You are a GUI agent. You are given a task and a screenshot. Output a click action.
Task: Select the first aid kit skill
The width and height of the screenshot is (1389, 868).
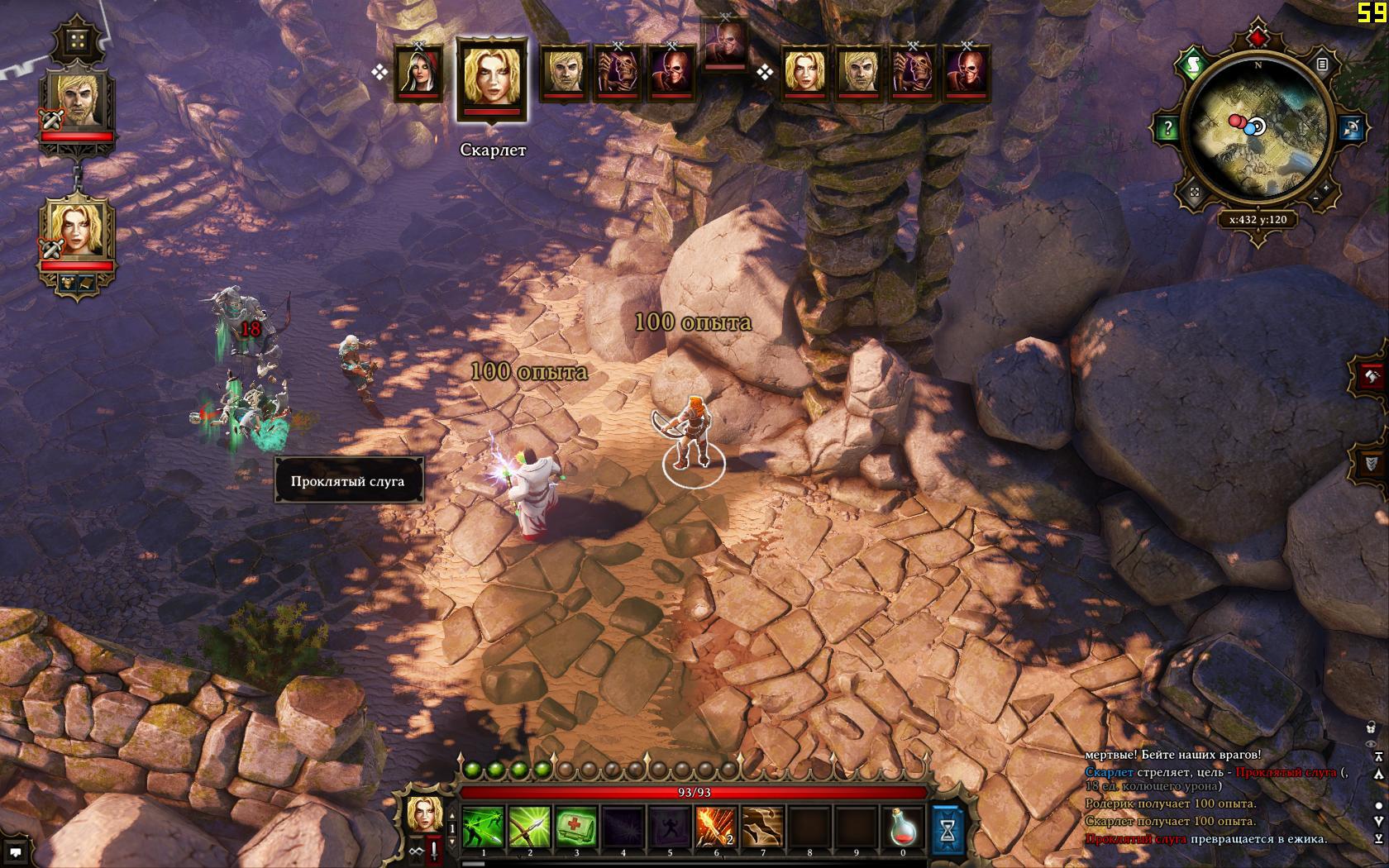[576, 827]
